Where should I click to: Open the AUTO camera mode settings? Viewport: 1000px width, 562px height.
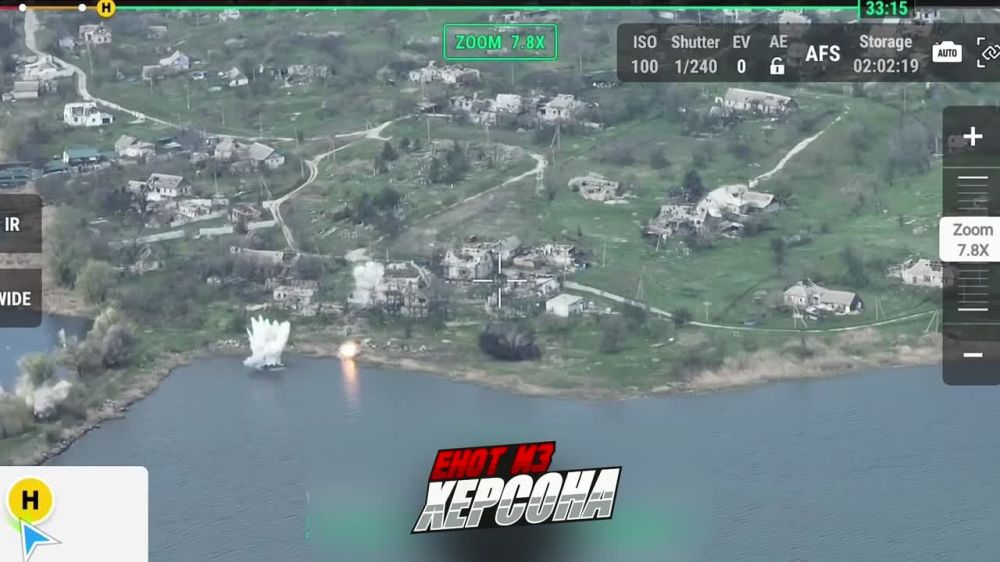[946, 53]
